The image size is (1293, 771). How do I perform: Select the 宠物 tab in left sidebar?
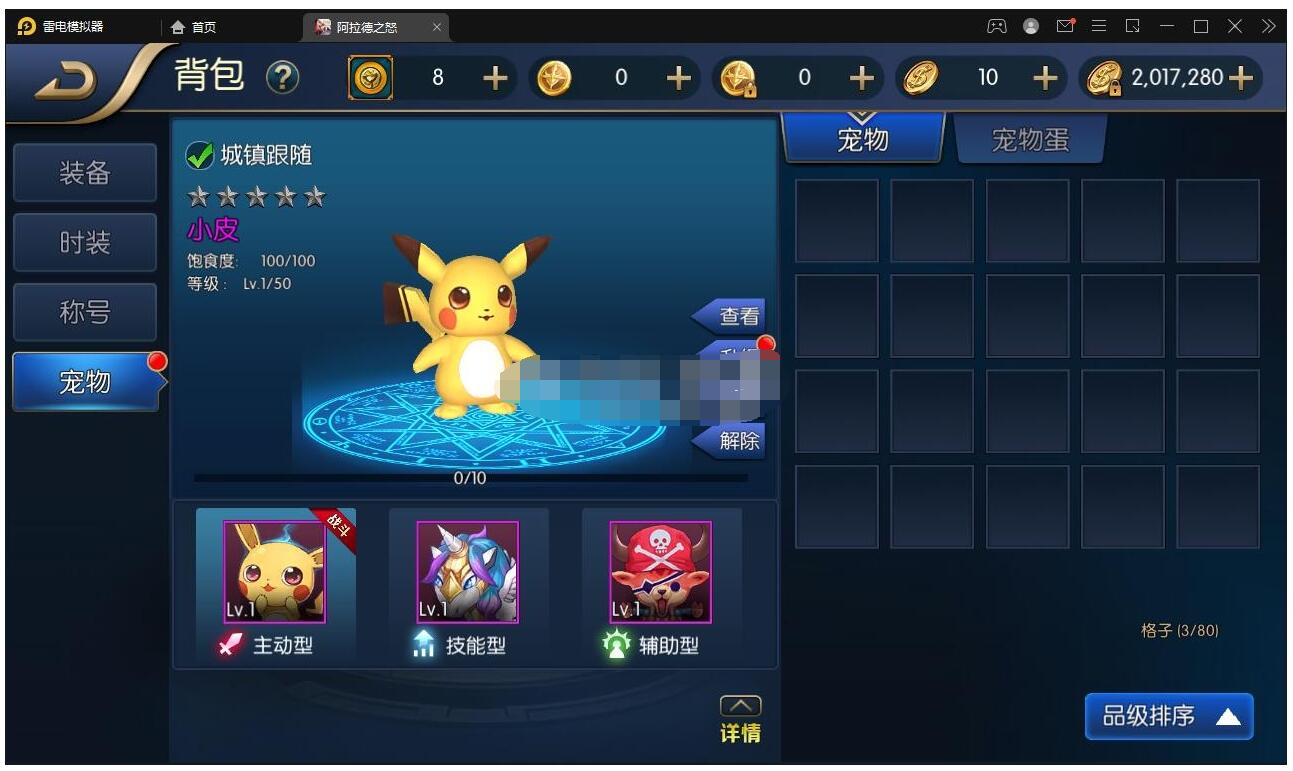tap(85, 382)
